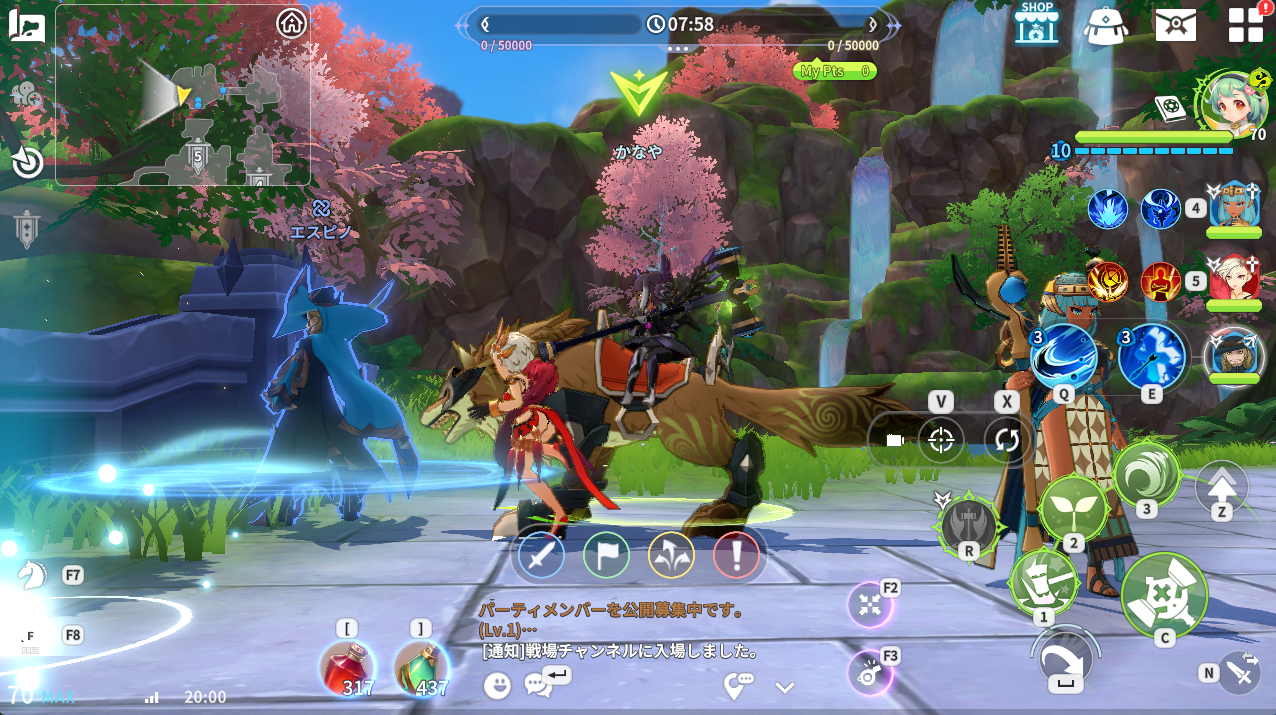This screenshot has width=1276, height=715.
Task: Open the backpack inventory icon
Action: 1105,24
